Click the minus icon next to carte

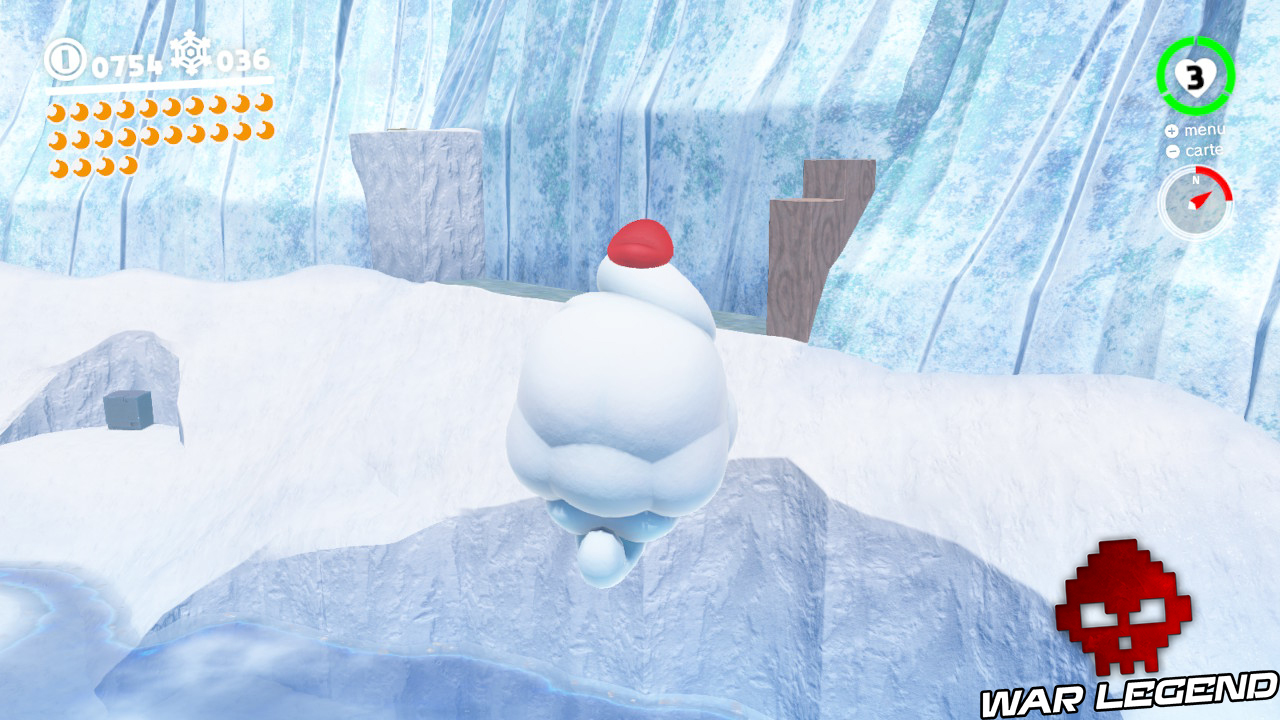[1171, 151]
